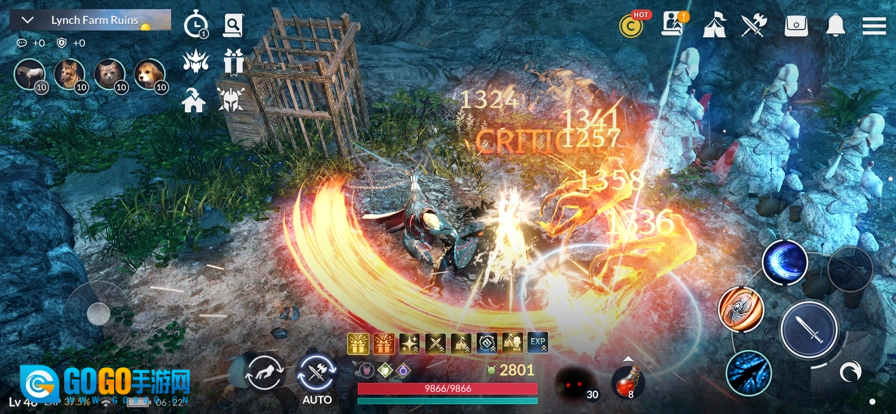Screen dimensions: 896x414
Task: Open the HOT gold coin shop
Action: (634, 25)
